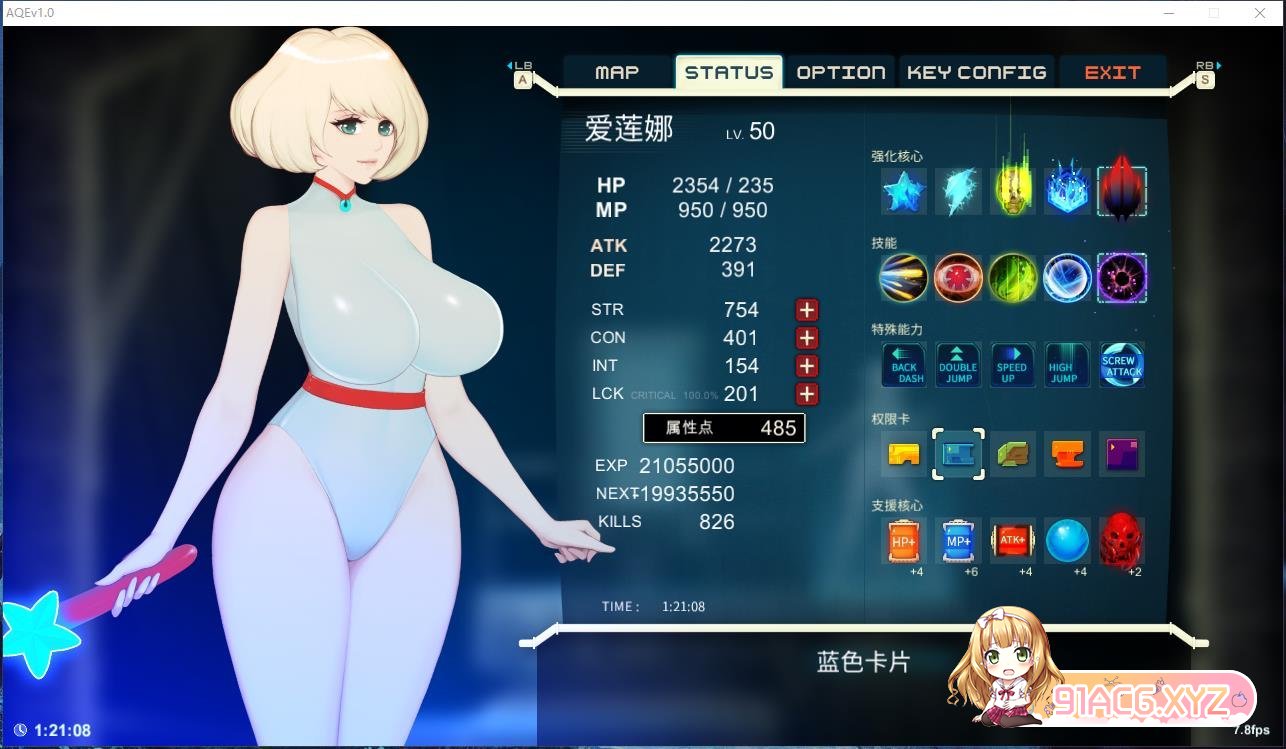The image size is (1286, 749).
Task: Pick the red flame enhancement core
Action: click(1121, 191)
